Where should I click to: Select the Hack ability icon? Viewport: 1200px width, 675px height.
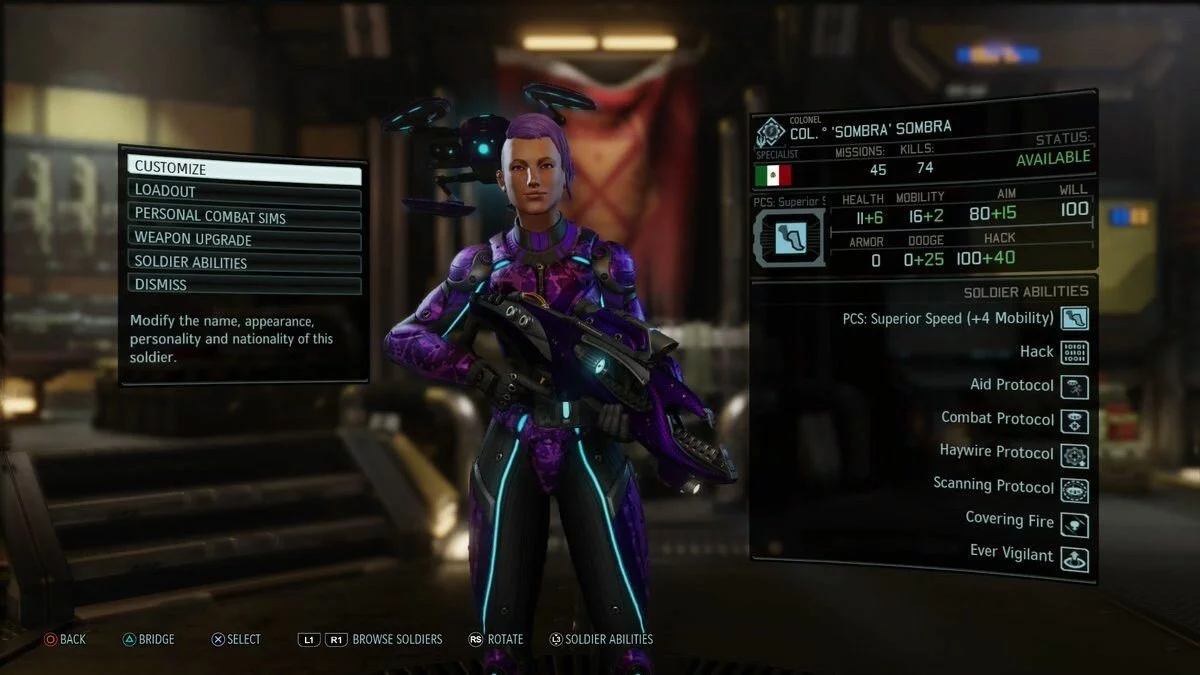point(1074,352)
